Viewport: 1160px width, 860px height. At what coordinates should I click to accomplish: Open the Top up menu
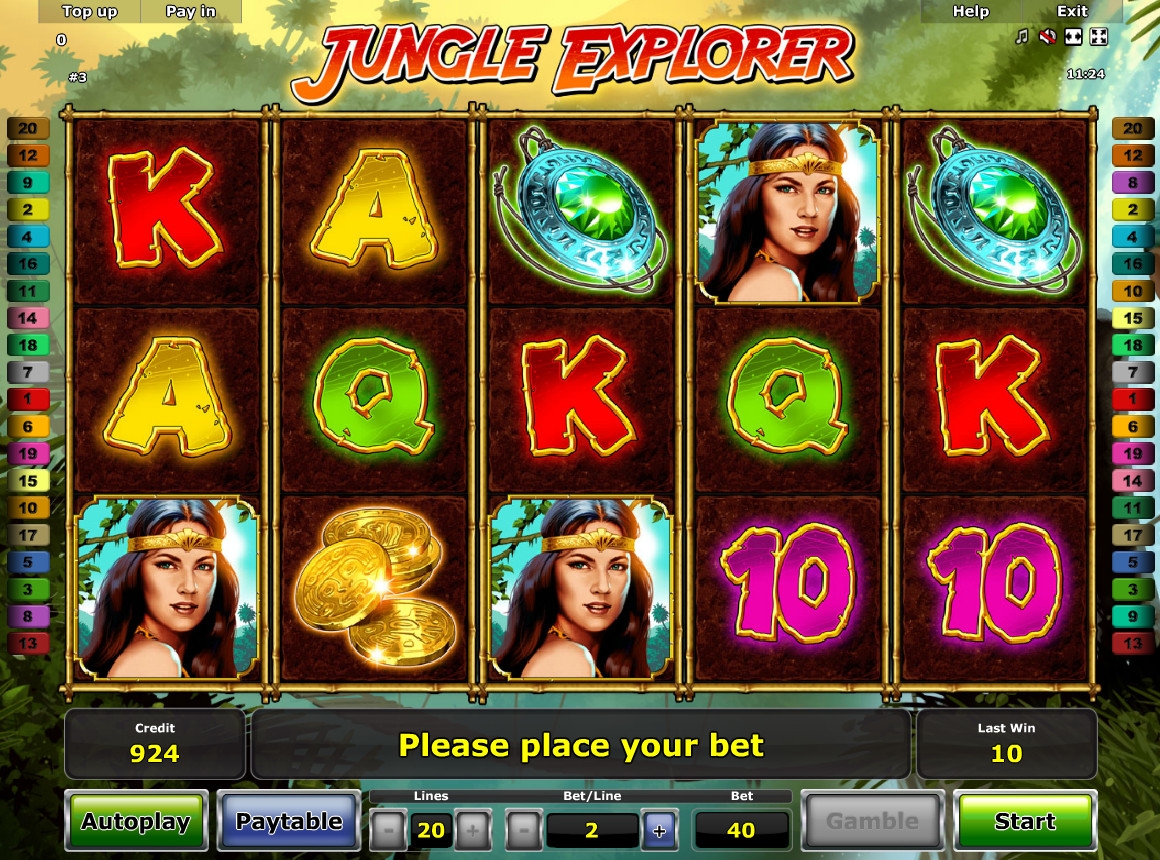tap(89, 11)
